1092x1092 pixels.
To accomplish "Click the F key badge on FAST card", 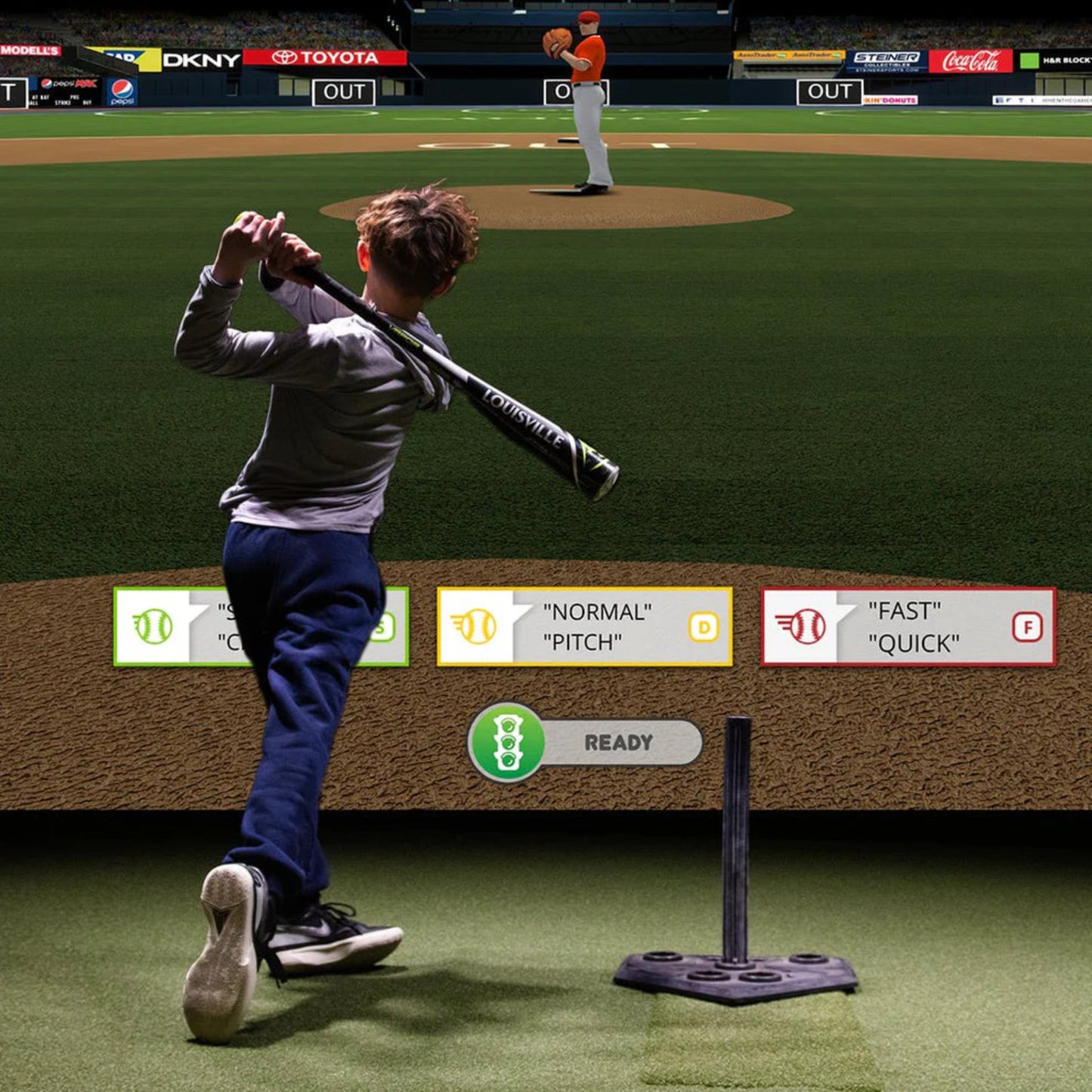I will pos(1028,626).
